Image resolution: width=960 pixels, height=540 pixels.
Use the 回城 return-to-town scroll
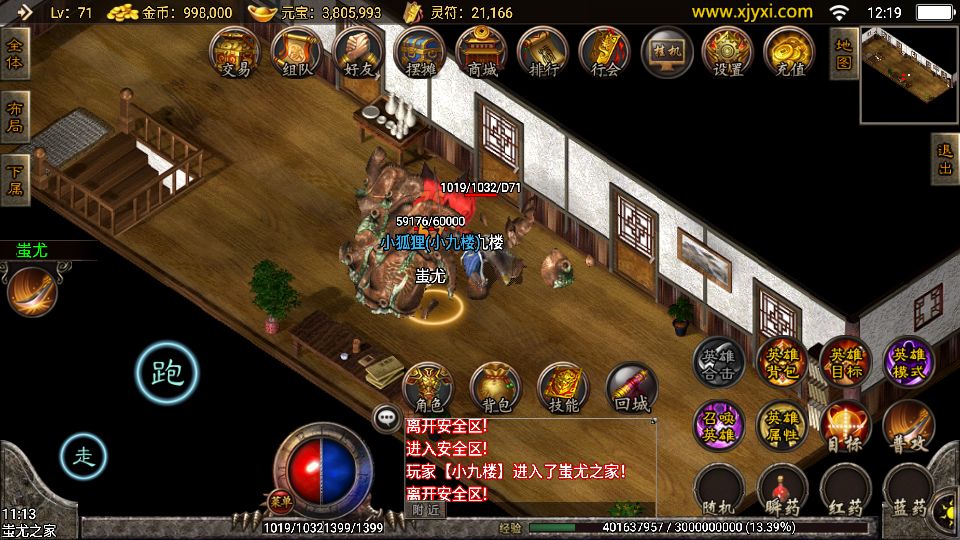[632, 388]
